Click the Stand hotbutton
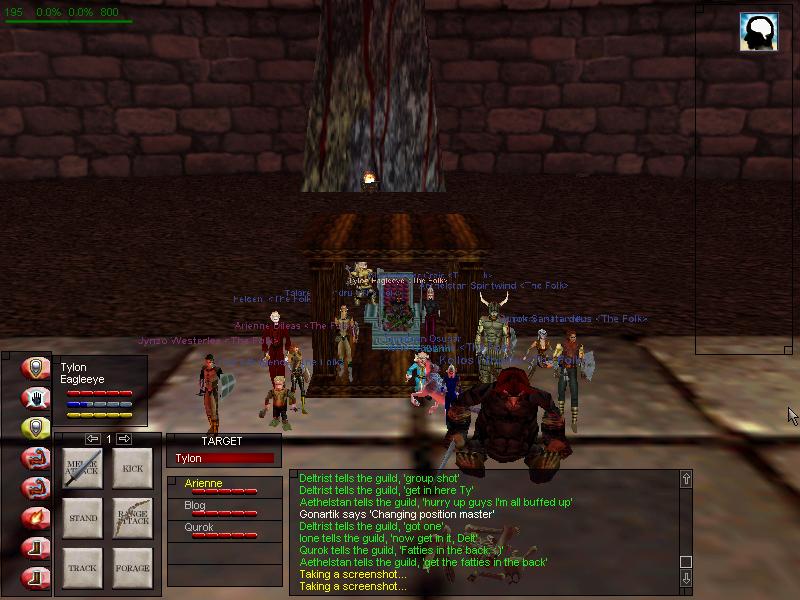Image resolution: width=800 pixels, height=600 pixels. tap(83, 518)
